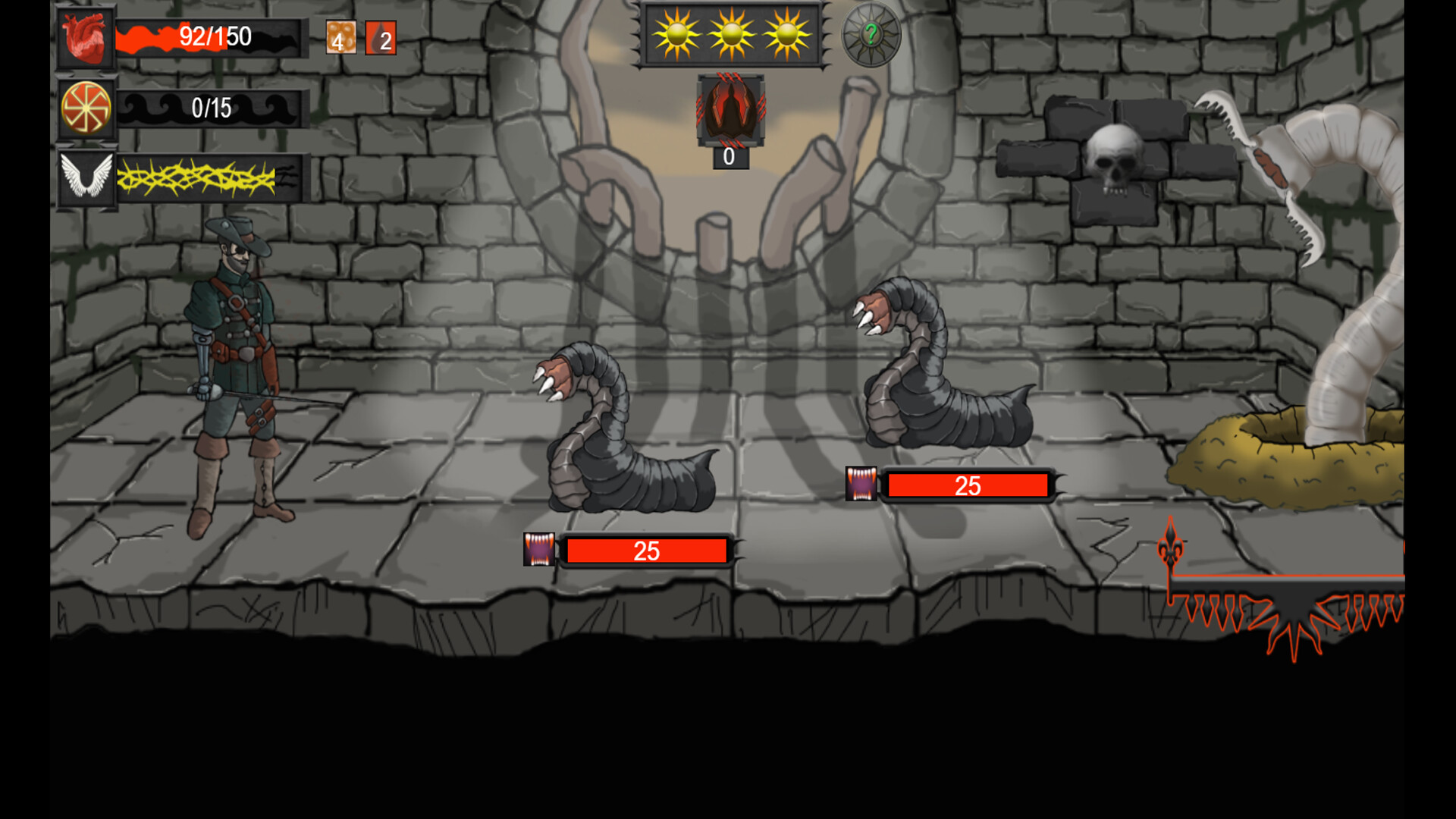Toggle the leftmost sun indicator
The width and height of the screenshot is (1456, 819).
[673, 33]
